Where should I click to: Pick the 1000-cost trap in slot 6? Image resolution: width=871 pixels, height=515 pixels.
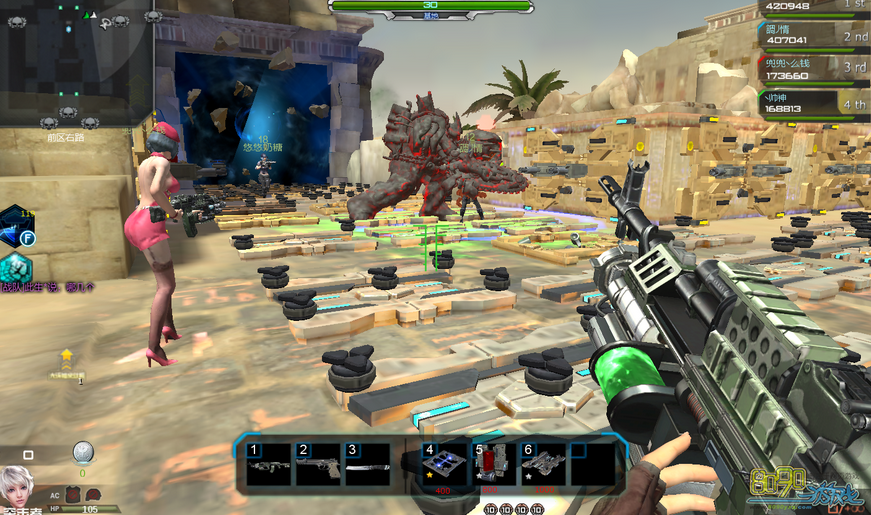coord(541,466)
